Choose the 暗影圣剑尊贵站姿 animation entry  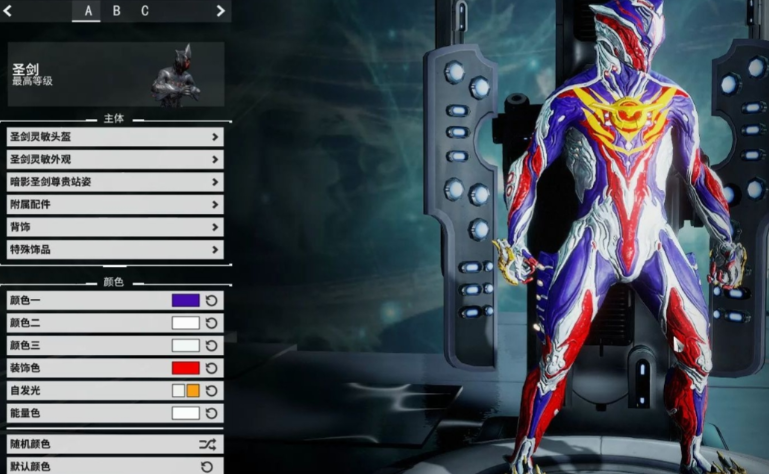[x=114, y=182]
